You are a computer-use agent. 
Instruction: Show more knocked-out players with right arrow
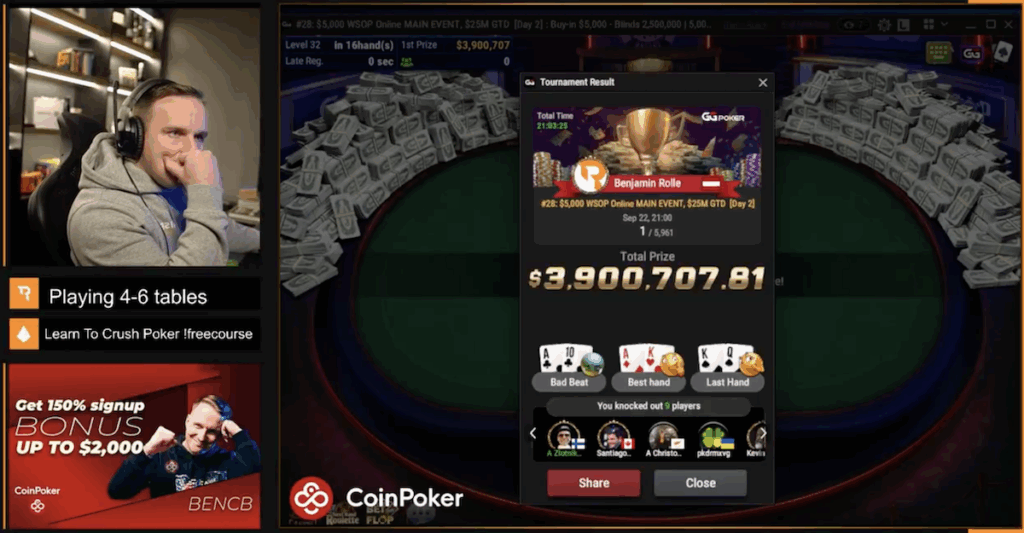coord(767,434)
